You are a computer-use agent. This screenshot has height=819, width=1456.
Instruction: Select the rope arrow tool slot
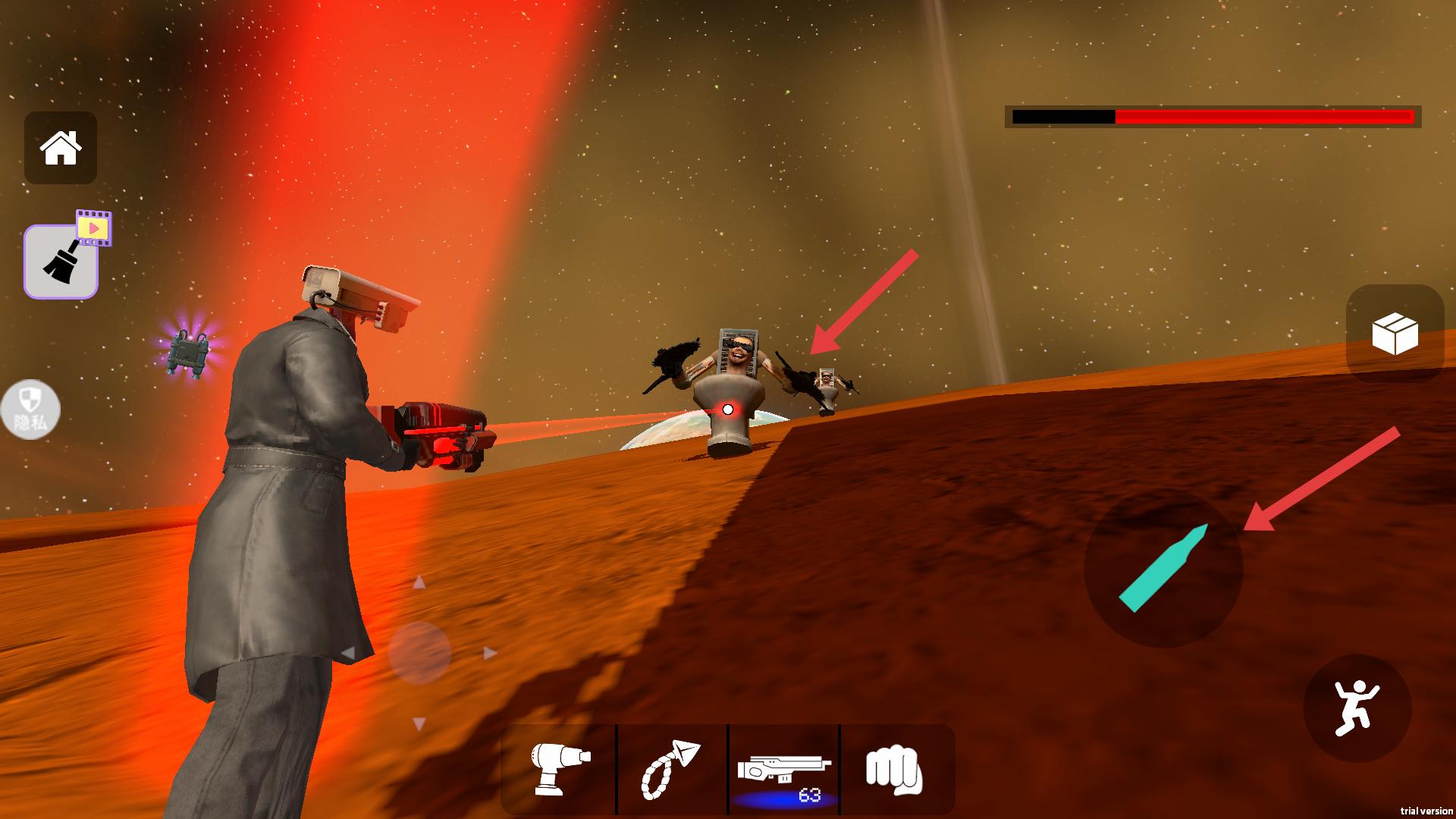[x=672, y=769]
